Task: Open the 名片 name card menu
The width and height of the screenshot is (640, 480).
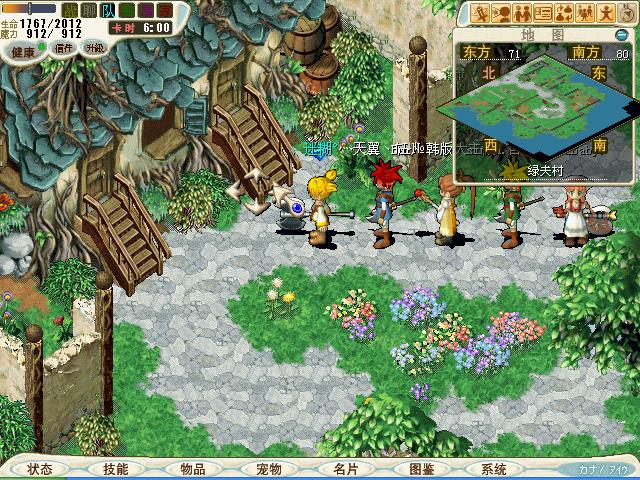Action: [x=345, y=469]
